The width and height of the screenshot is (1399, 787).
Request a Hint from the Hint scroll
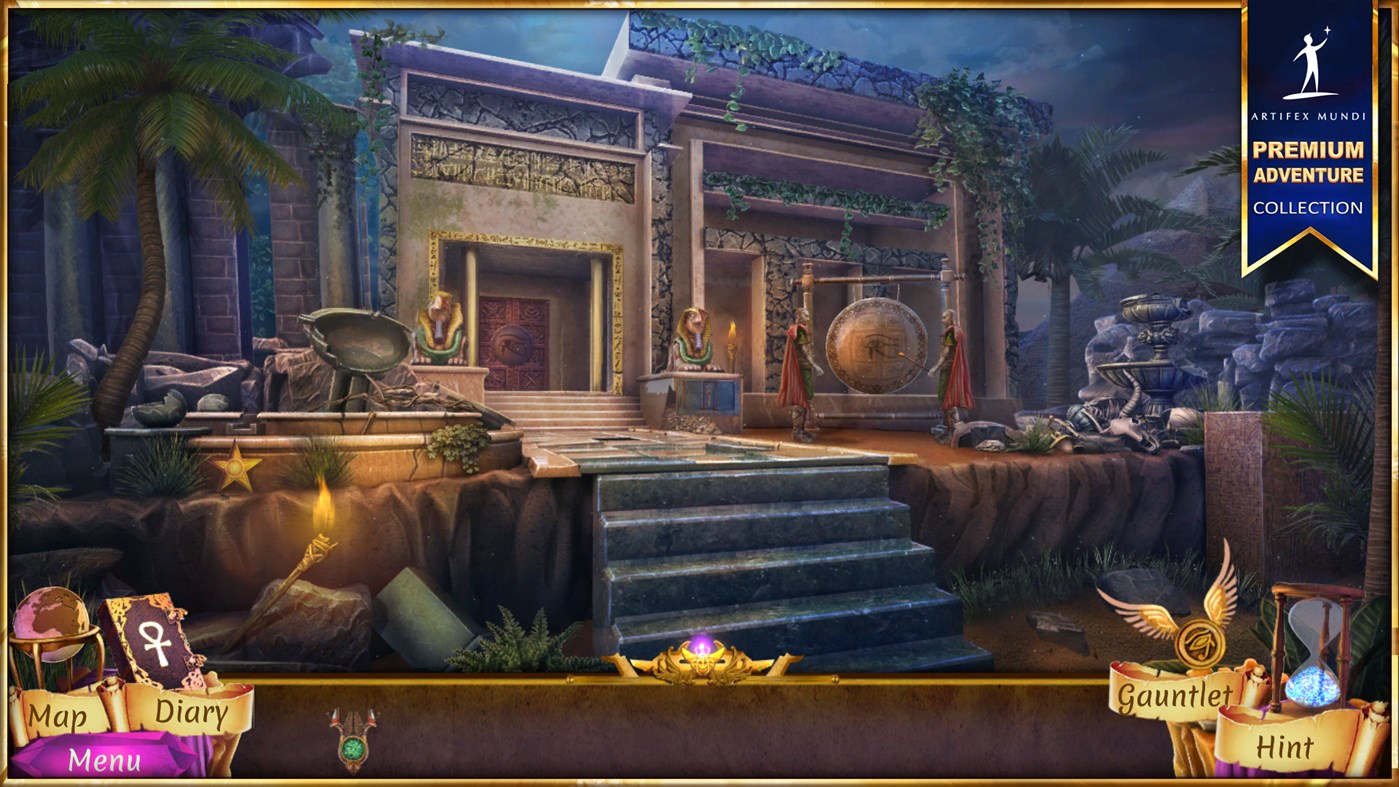point(1283,746)
